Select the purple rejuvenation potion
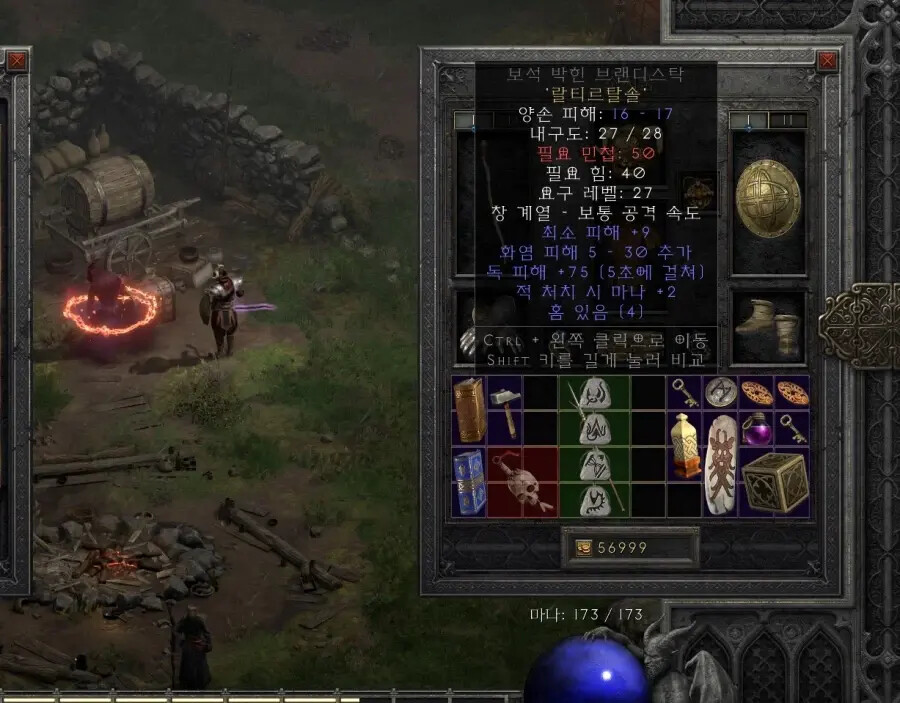The width and height of the screenshot is (900, 703). tap(756, 429)
